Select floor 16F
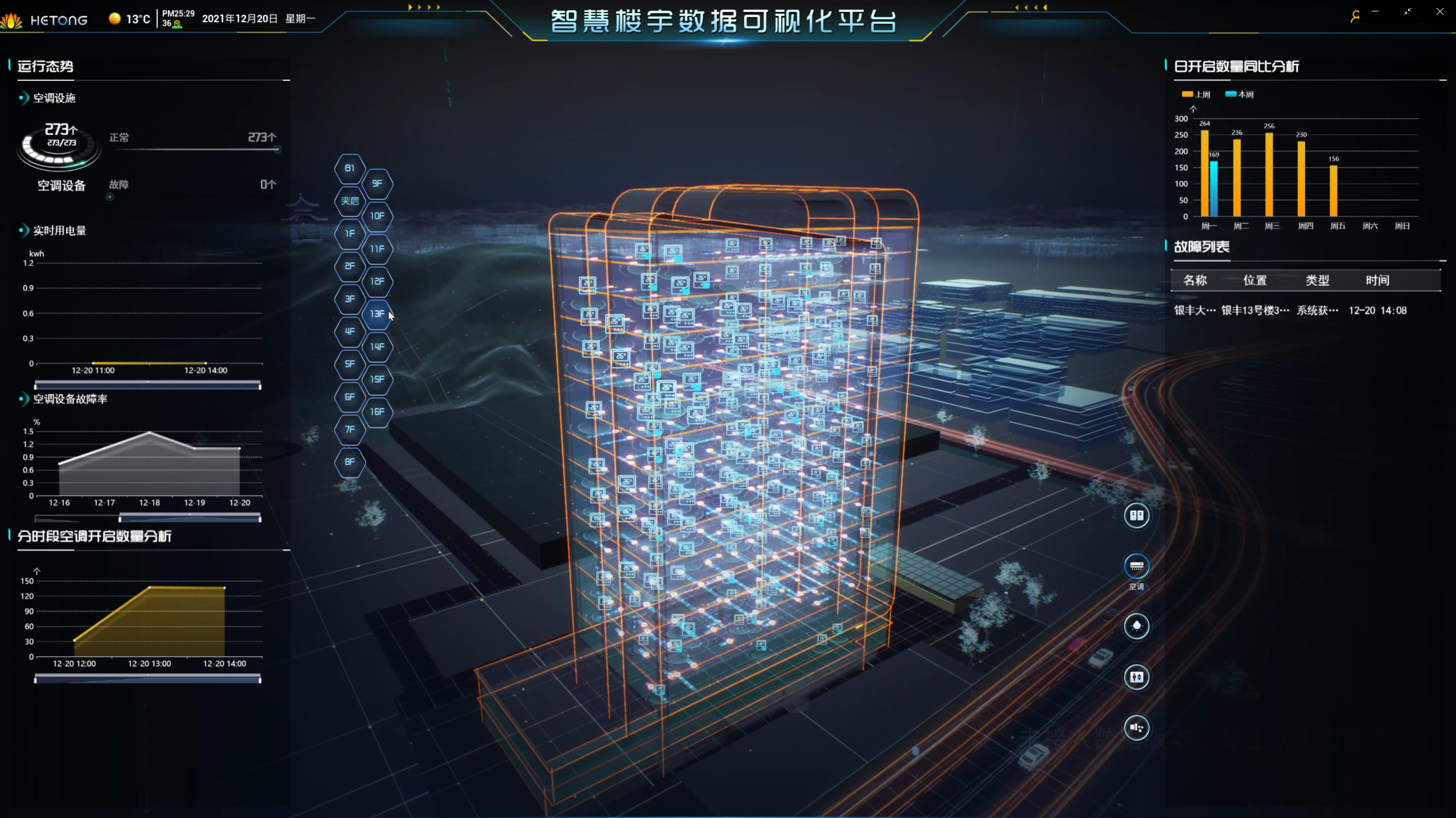Image resolution: width=1456 pixels, height=818 pixels. [377, 412]
